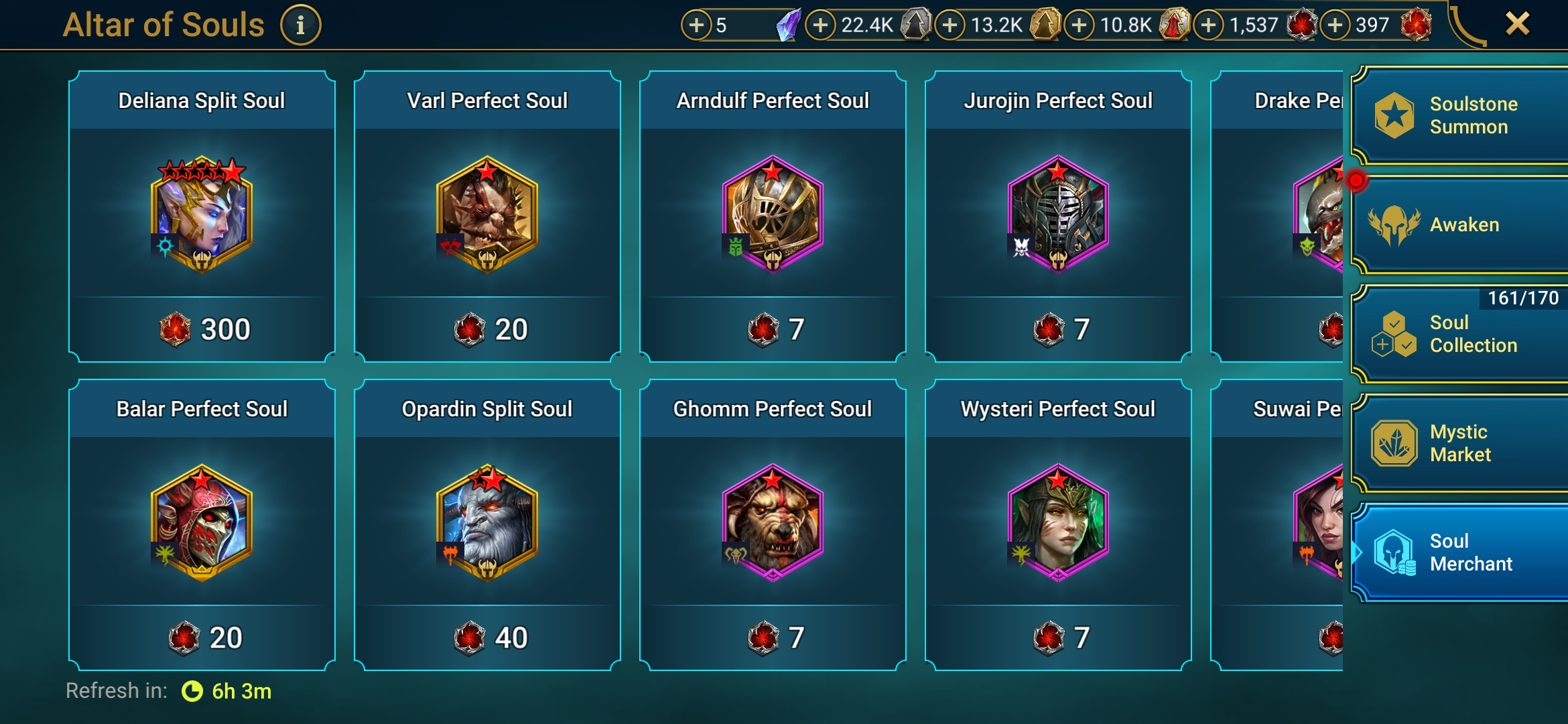Pick the Jurojin Perfect Soul offer
1568x724 pixels.
(1058, 216)
